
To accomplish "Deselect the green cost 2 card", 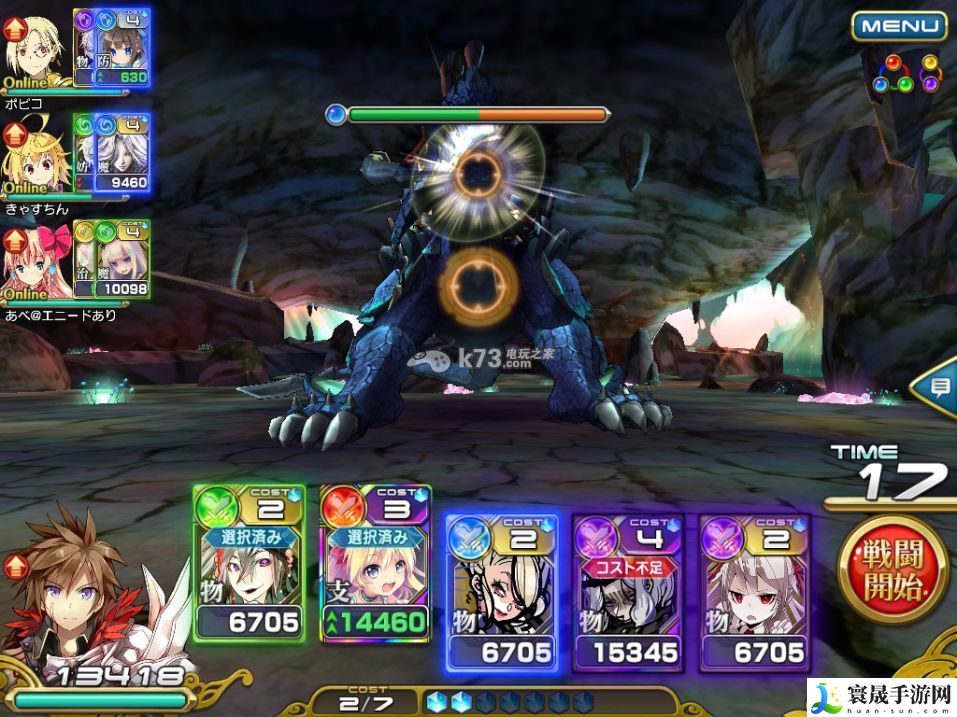I will coord(248,577).
